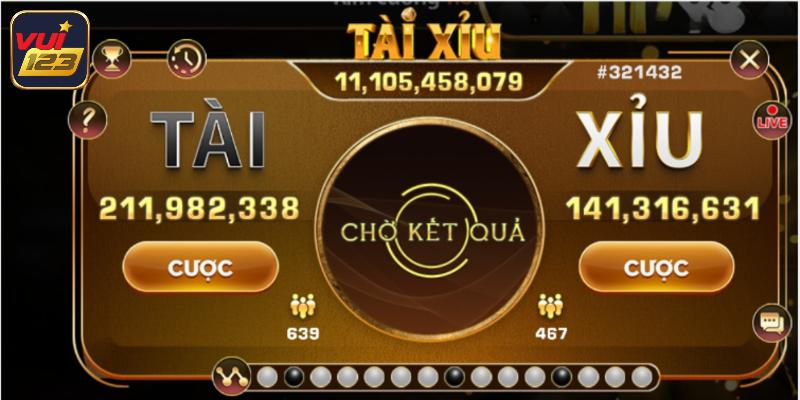Place a bet on Tài using Cược
The height and width of the screenshot is (400, 800).
tap(199, 268)
